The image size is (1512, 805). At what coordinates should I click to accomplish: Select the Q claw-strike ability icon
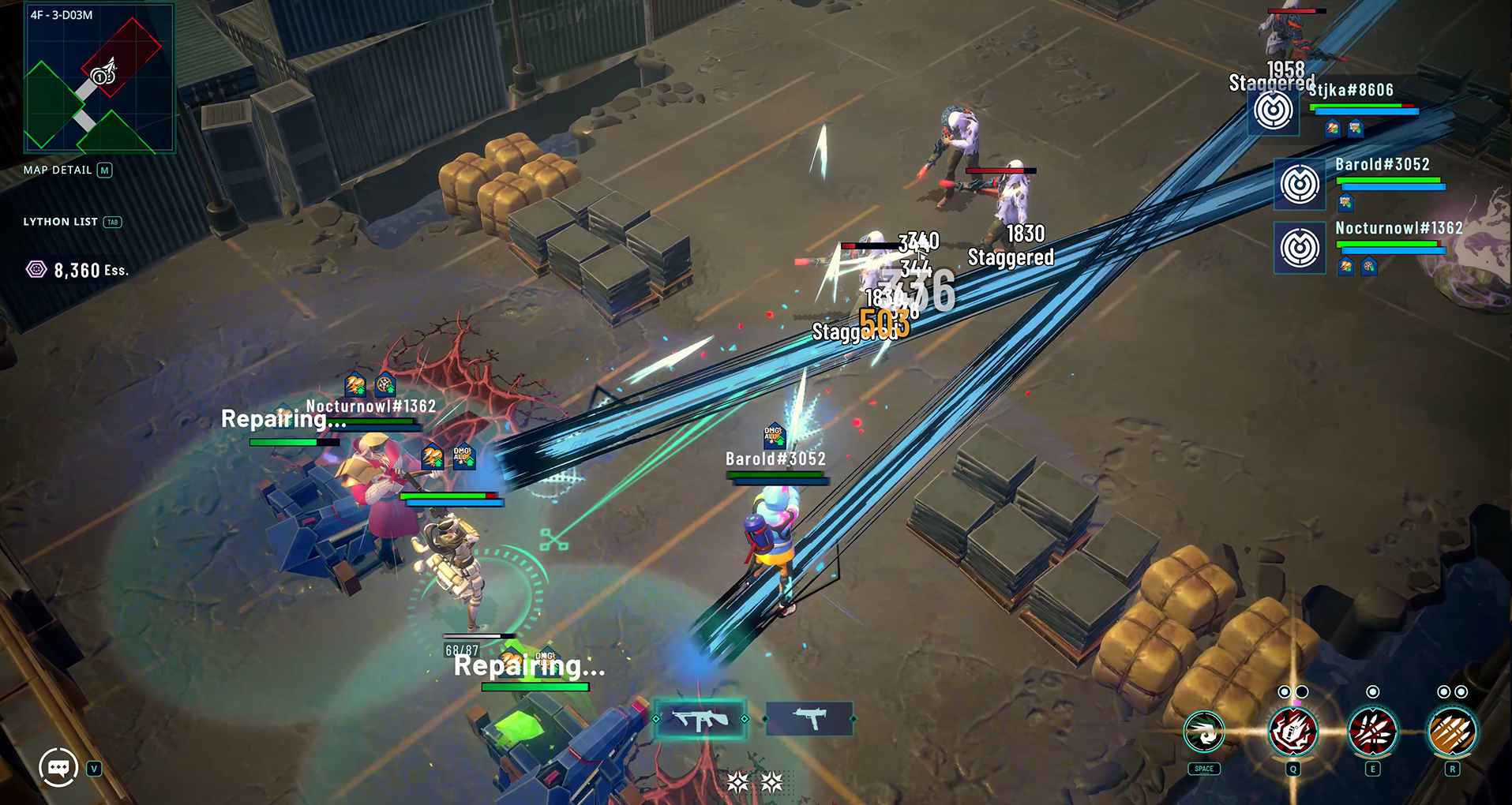1293,732
